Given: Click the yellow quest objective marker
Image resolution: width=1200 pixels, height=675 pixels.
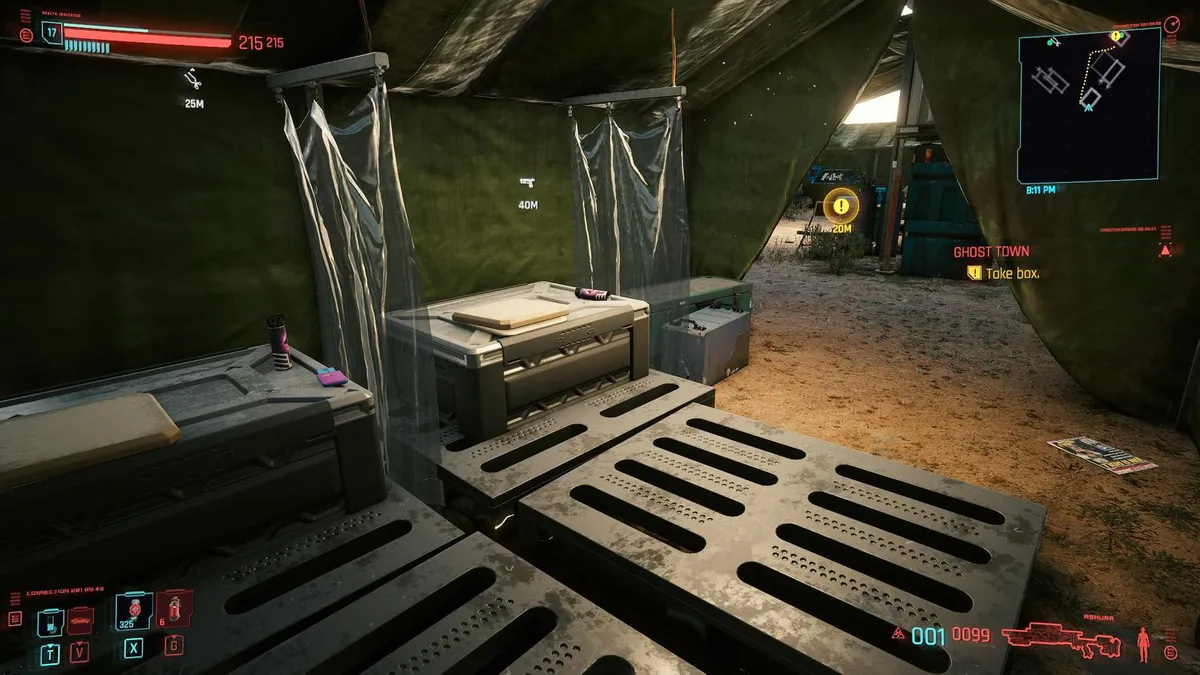Looking at the screenshot, I should coord(842,206).
